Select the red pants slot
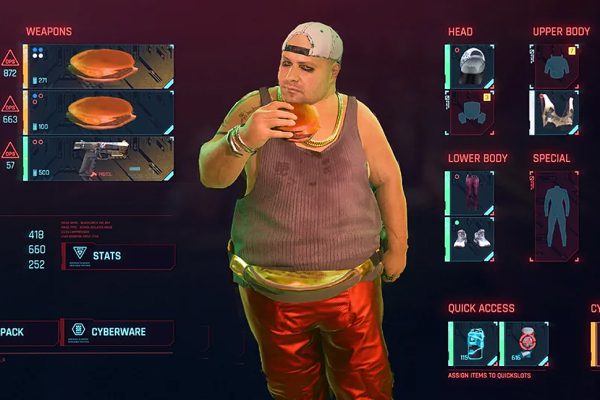Viewport: 600px width, 400px height. pyautogui.click(x=470, y=193)
